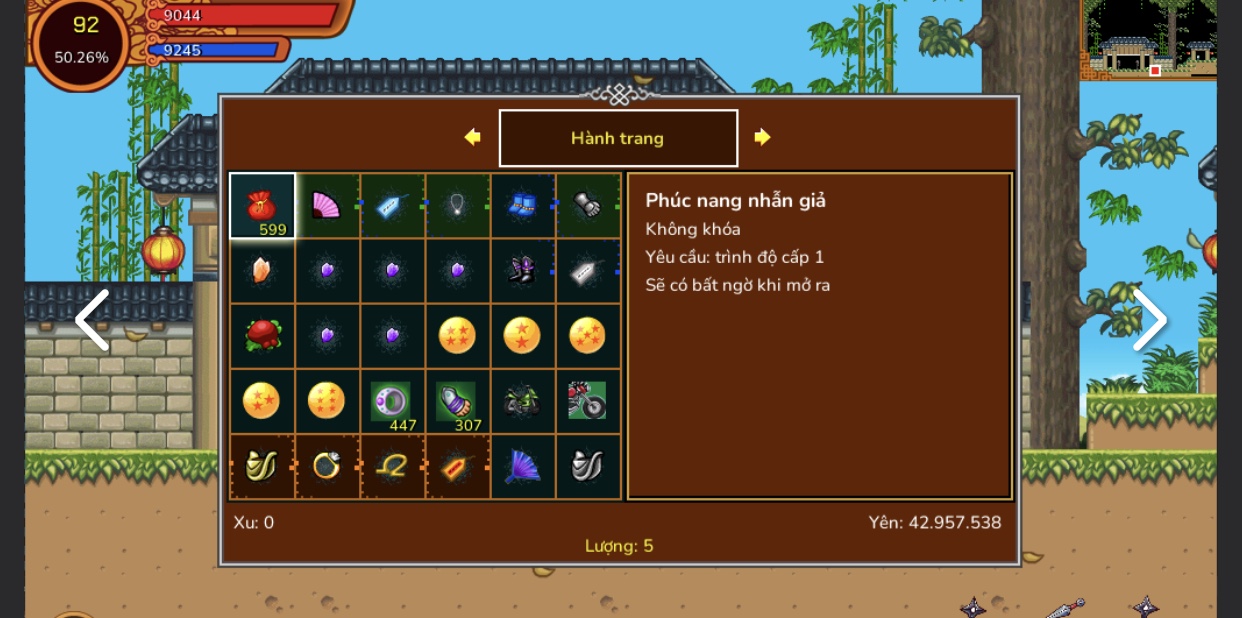Select the black and purple boots
The image size is (1242, 618).
[522, 270]
